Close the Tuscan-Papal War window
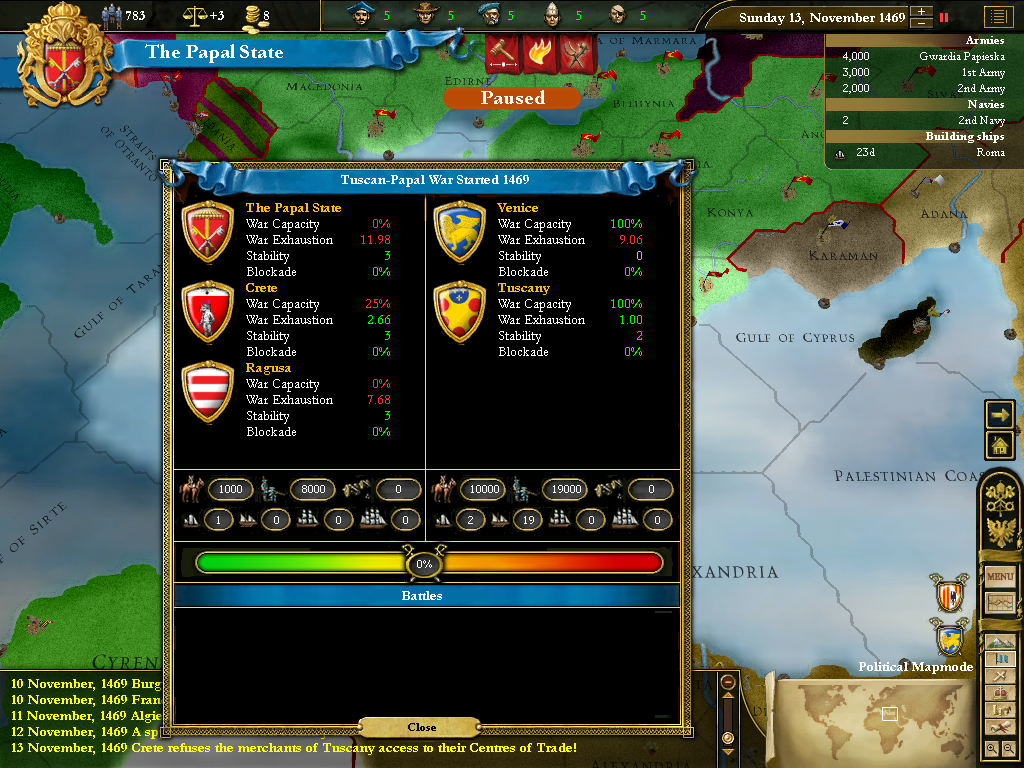 [422, 727]
